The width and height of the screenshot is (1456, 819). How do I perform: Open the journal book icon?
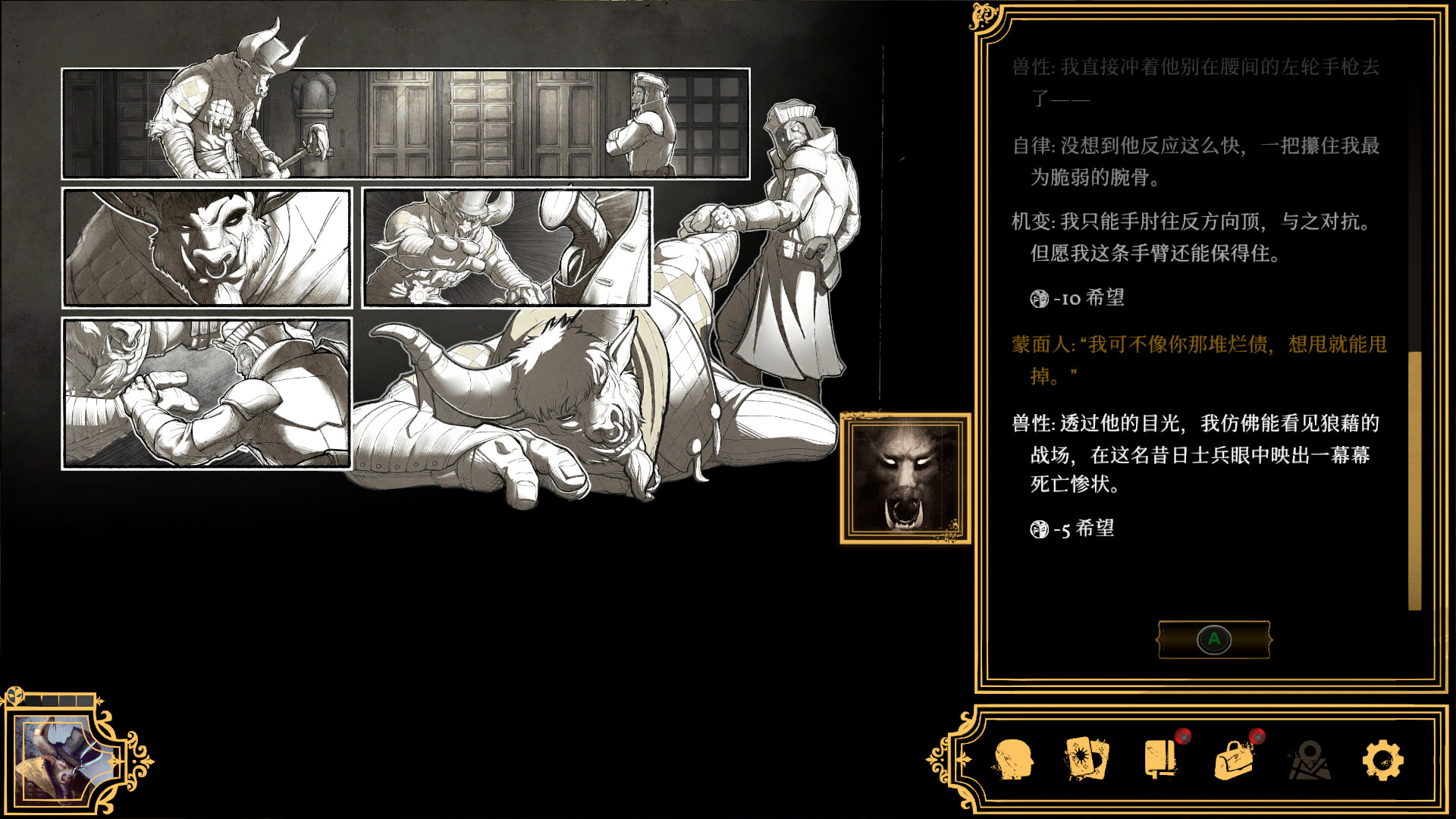(x=1158, y=758)
